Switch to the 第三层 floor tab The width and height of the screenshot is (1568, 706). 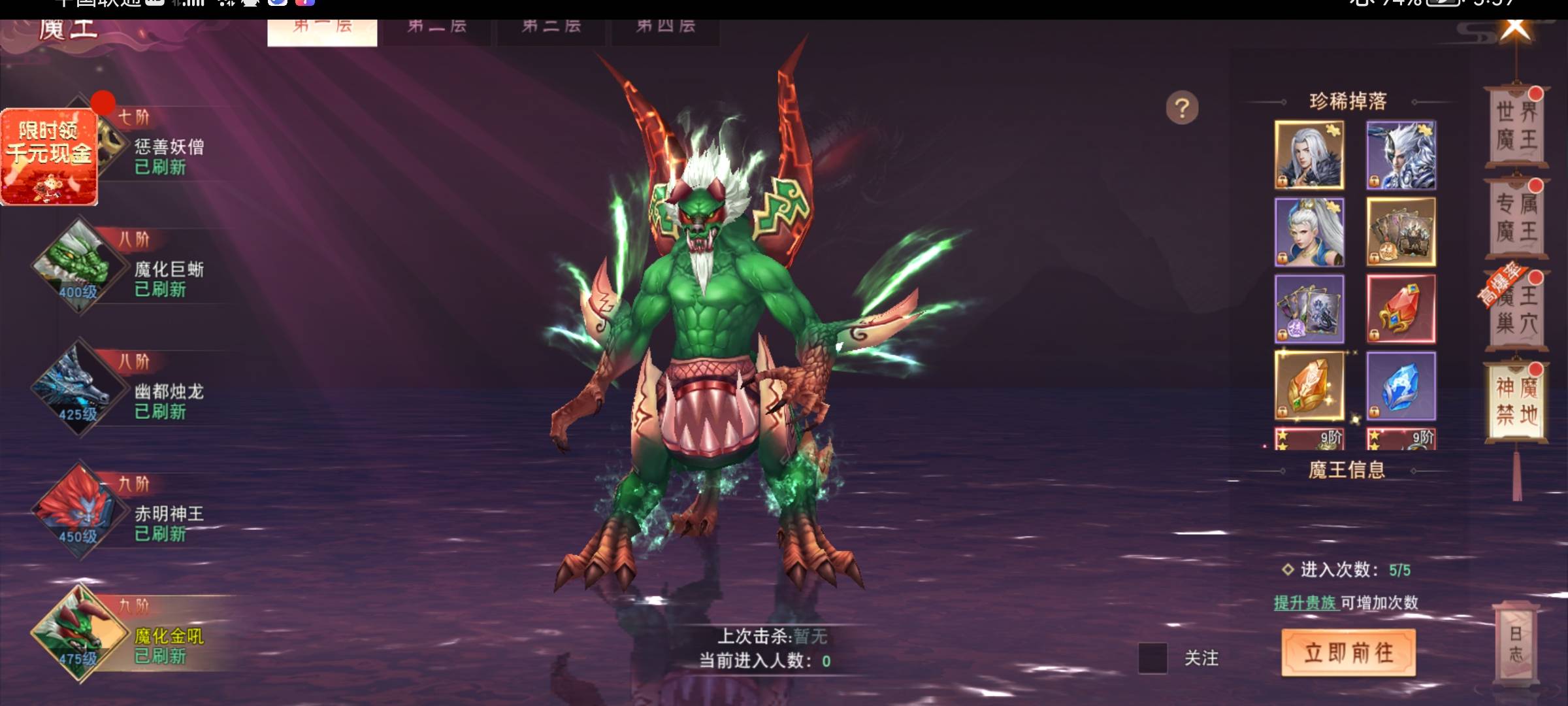[551, 27]
